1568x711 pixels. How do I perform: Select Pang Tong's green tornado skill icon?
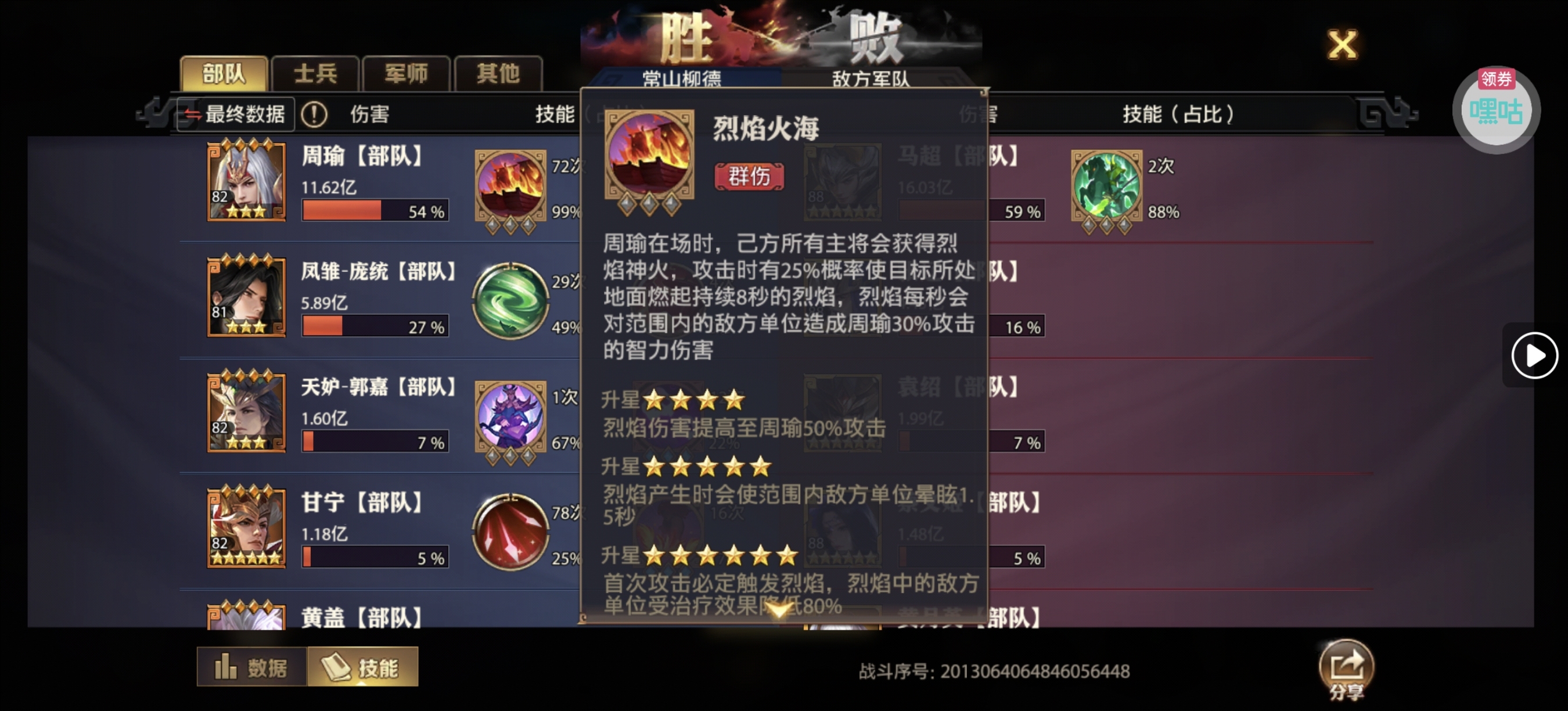click(x=511, y=300)
